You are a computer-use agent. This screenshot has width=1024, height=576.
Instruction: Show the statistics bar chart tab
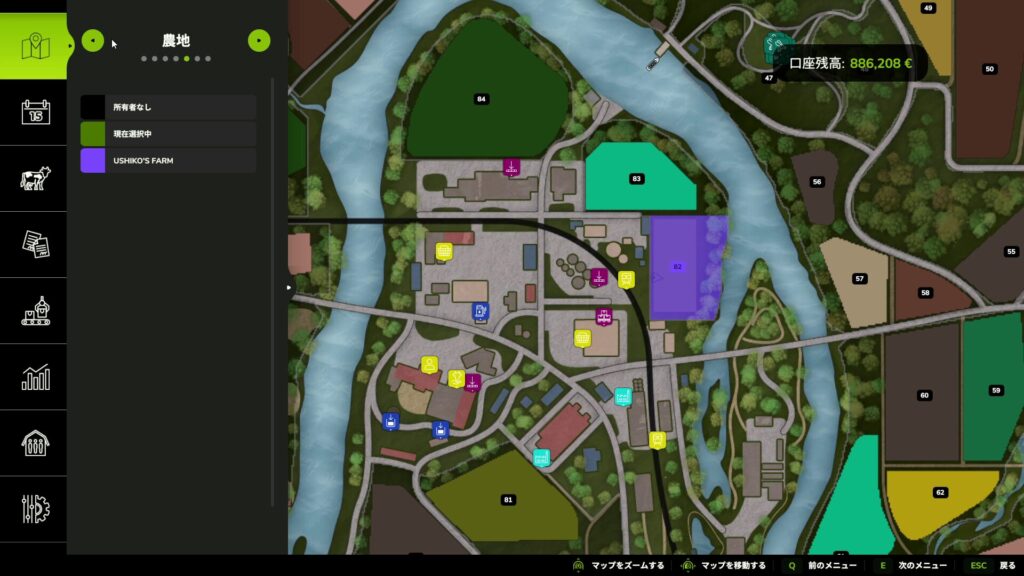coord(35,377)
